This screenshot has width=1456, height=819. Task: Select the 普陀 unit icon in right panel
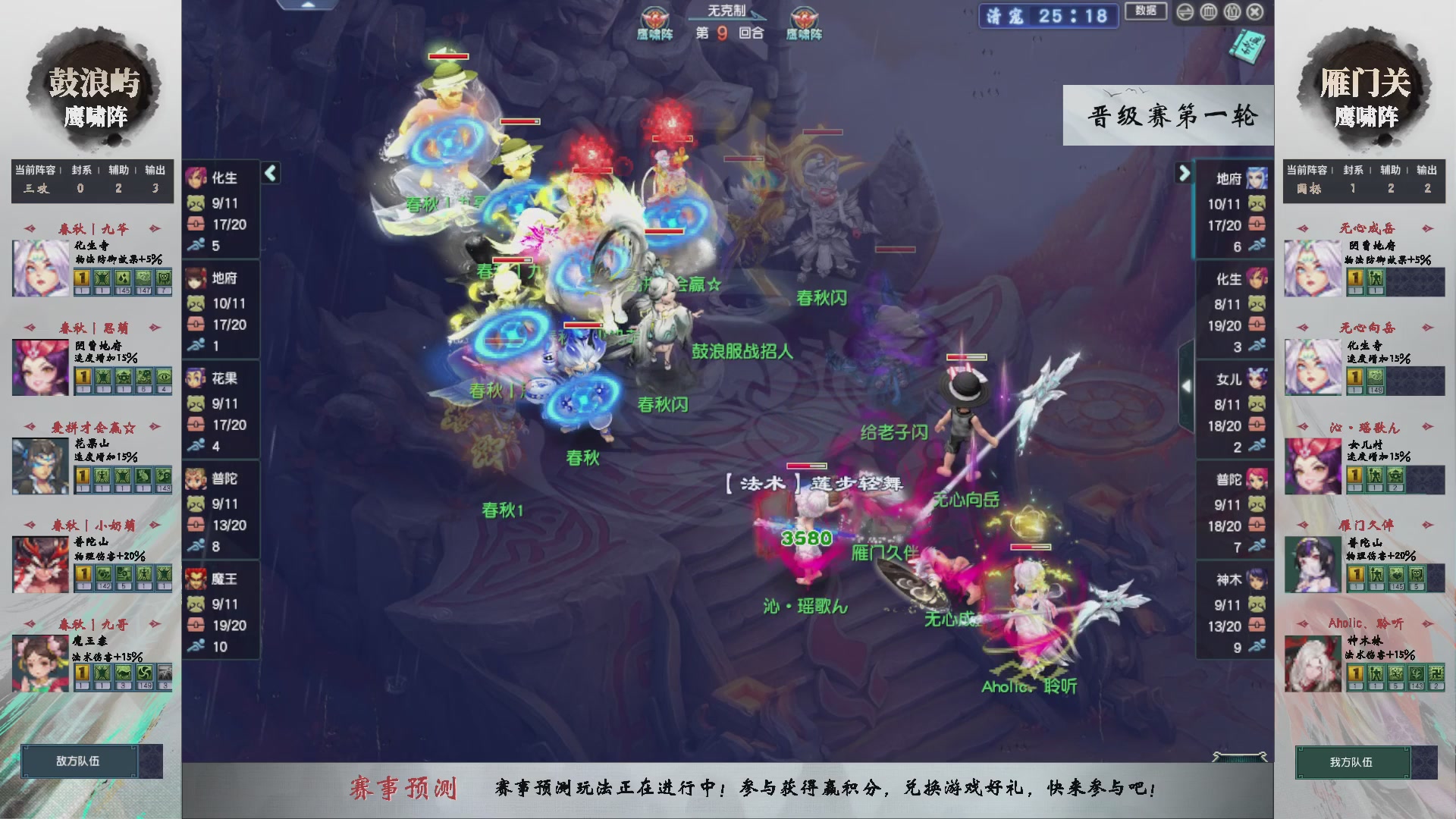(1256, 478)
